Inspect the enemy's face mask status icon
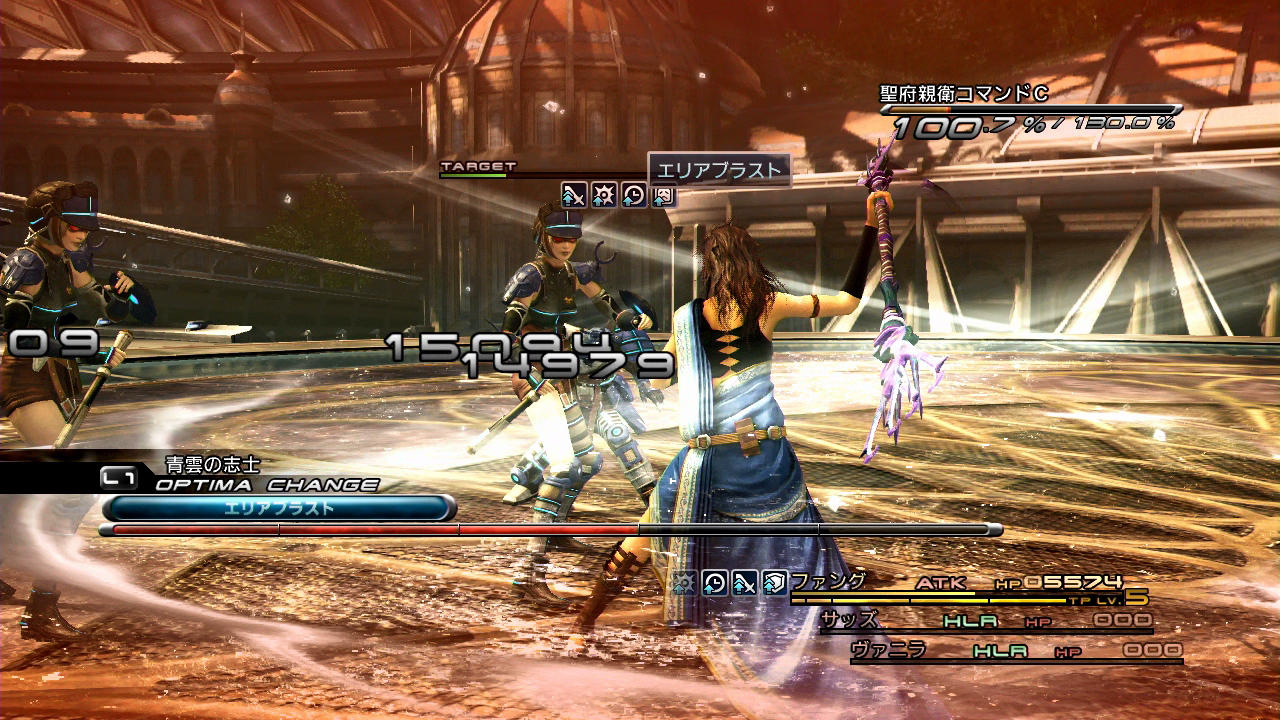Image resolution: width=1280 pixels, height=720 pixels. (663, 195)
